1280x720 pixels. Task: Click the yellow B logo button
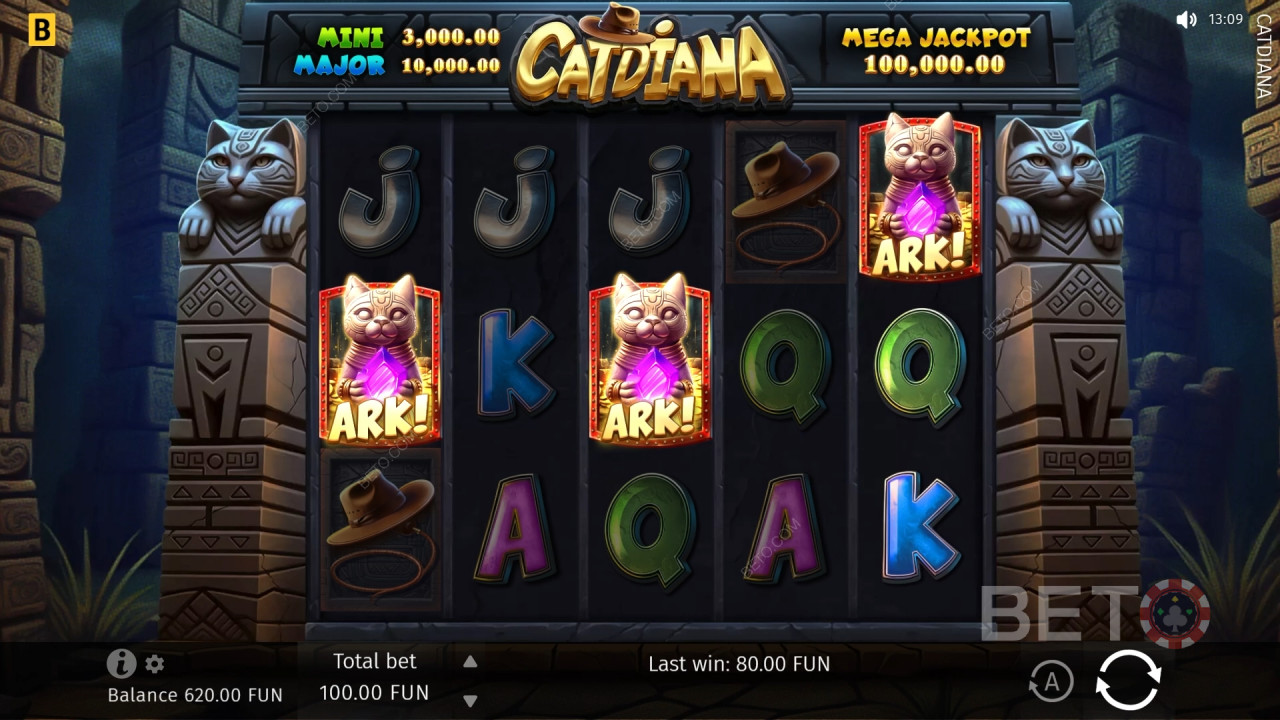pyautogui.click(x=42, y=30)
